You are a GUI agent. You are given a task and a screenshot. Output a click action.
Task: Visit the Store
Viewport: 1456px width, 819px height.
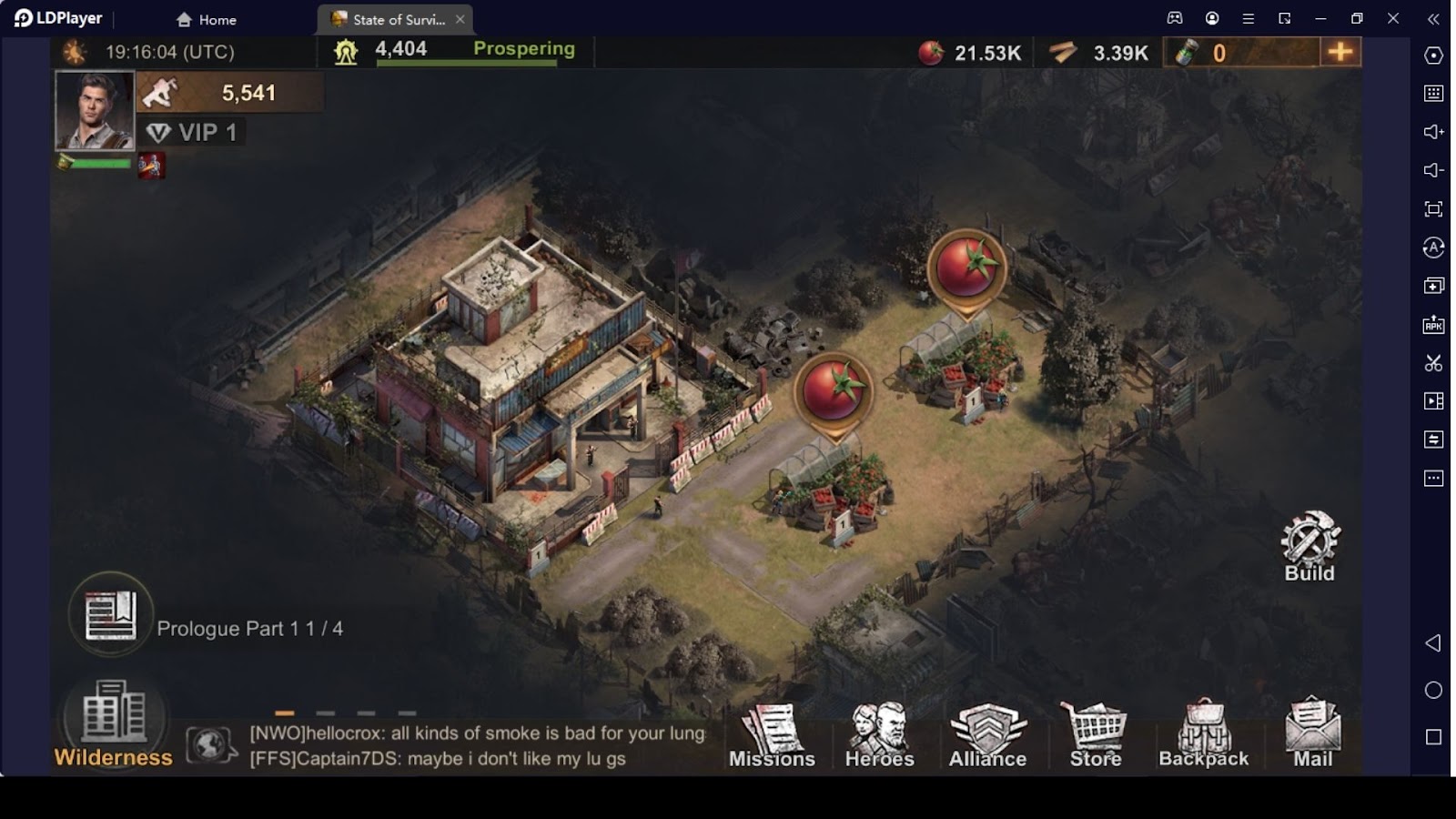click(x=1096, y=737)
